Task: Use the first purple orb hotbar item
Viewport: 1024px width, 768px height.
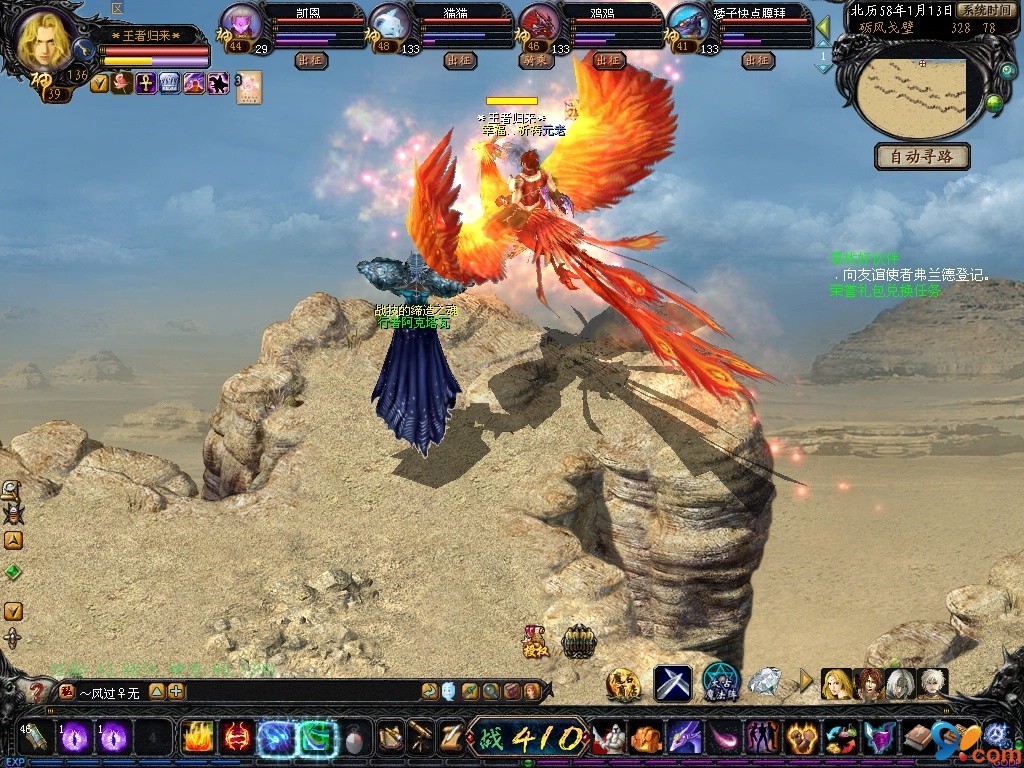Action: click(x=76, y=739)
